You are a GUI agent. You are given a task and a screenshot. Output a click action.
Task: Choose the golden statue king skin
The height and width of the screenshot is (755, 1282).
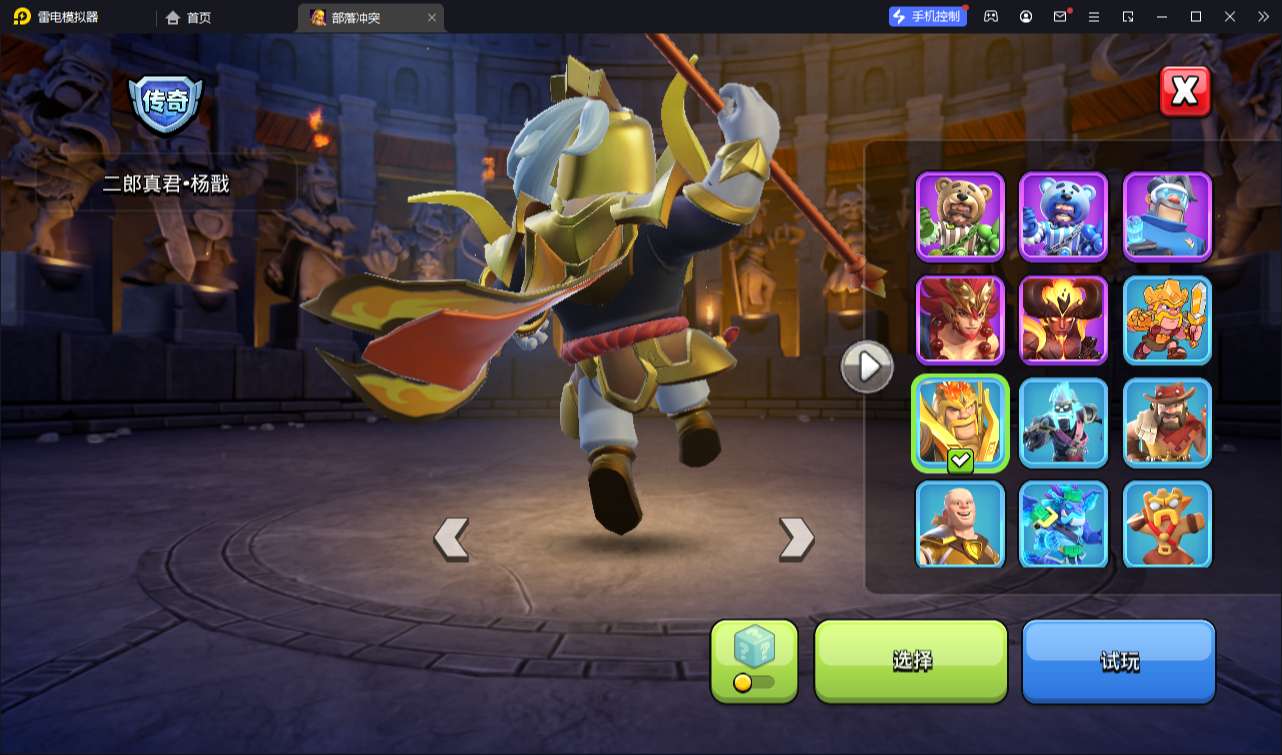click(x=1167, y=525)
